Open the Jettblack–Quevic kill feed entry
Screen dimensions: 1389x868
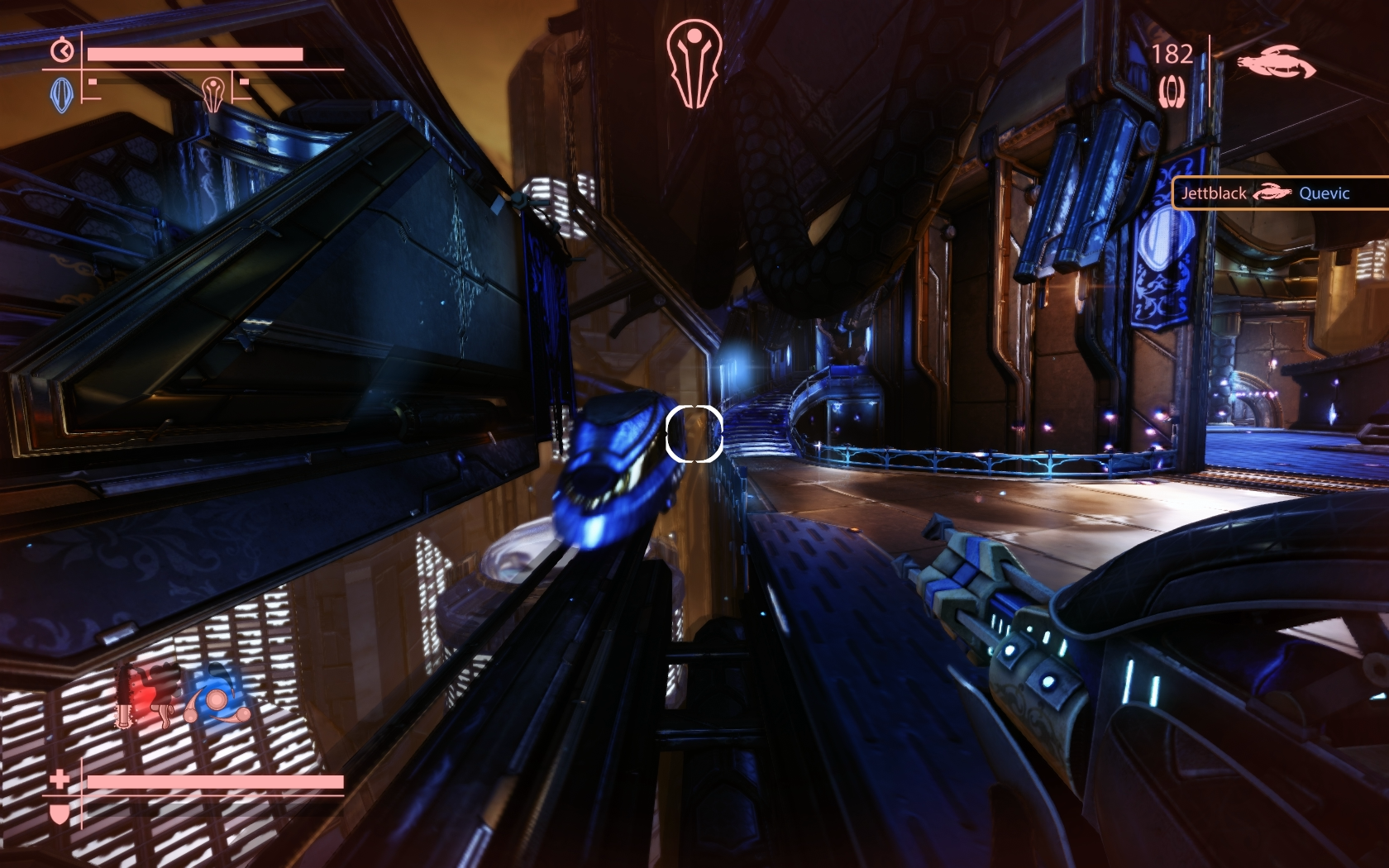1280,193
